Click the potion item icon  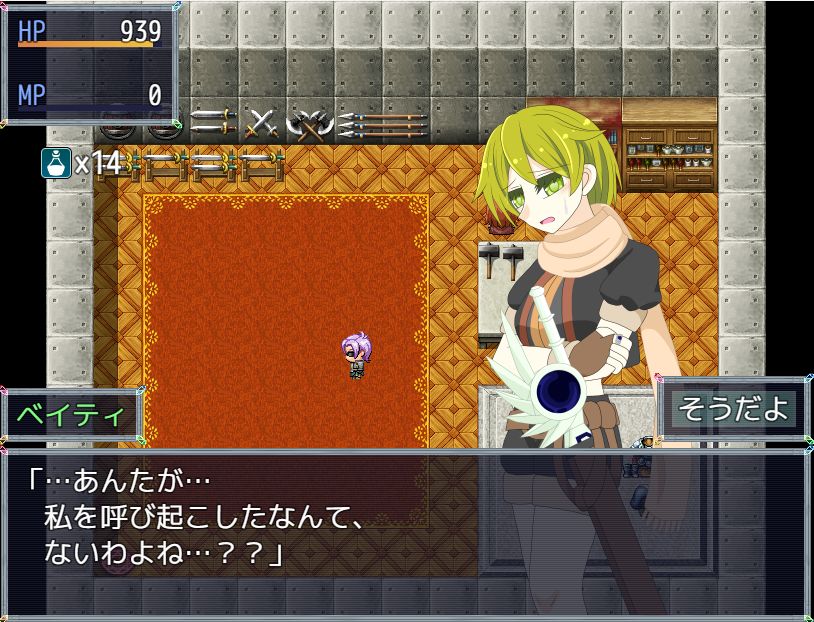pos(56,163)
